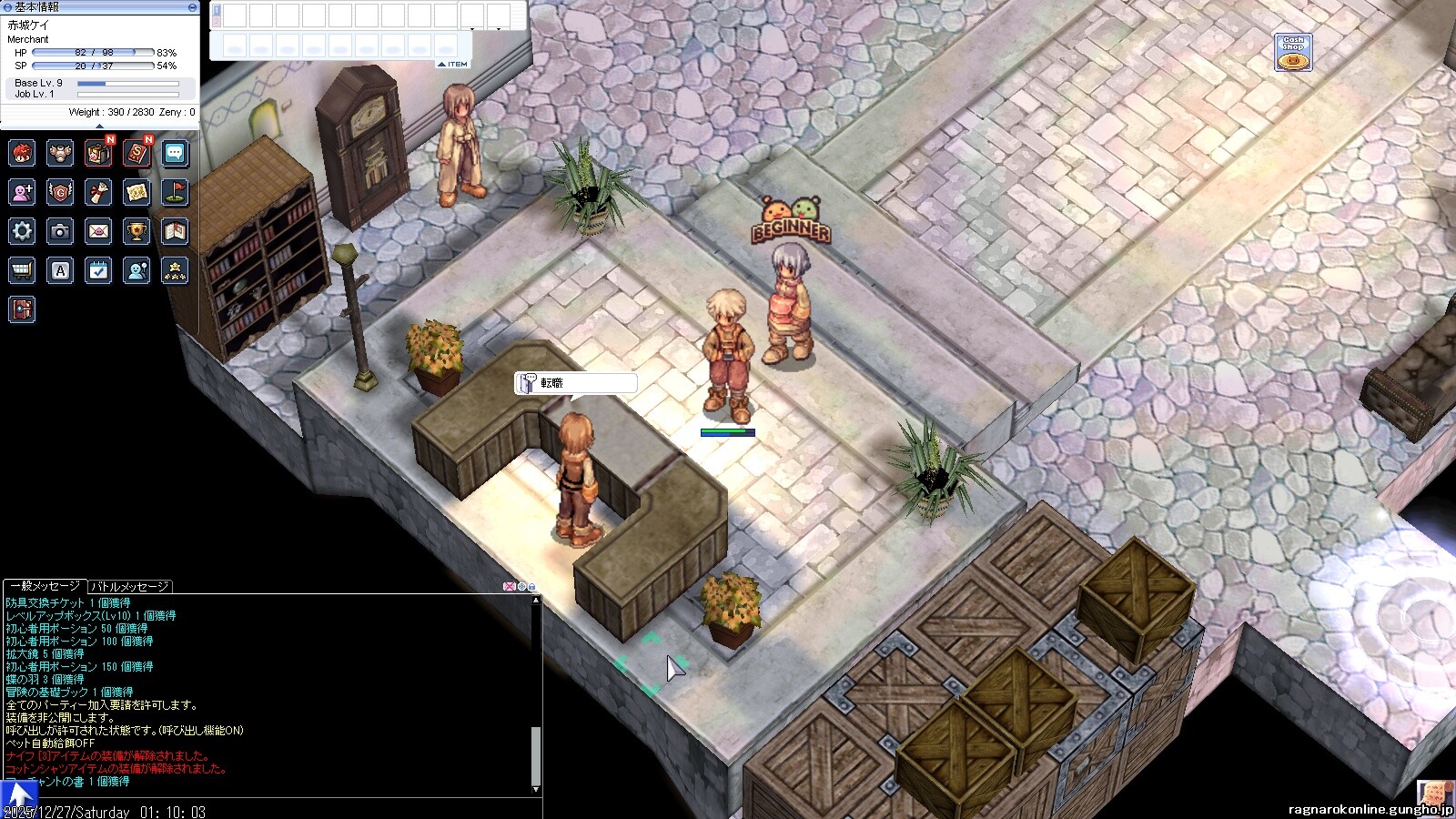Image resolution: width=1456 pixels, height=819 pixels.
Task: Click the speech bubble chat icon
Action: coord(175,153)
